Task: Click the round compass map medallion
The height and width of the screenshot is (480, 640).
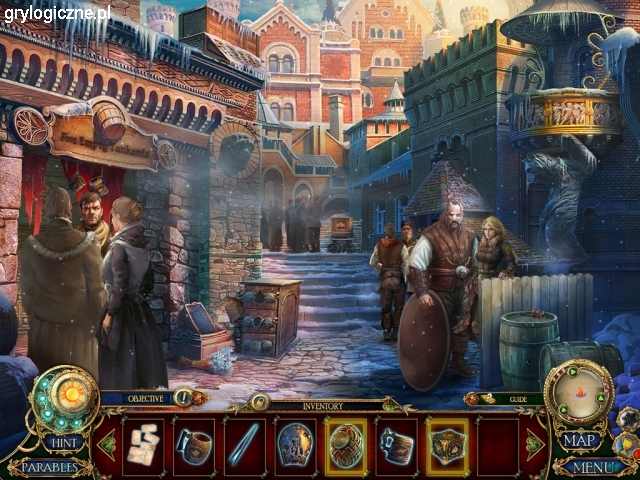Action: click(577, 392)
